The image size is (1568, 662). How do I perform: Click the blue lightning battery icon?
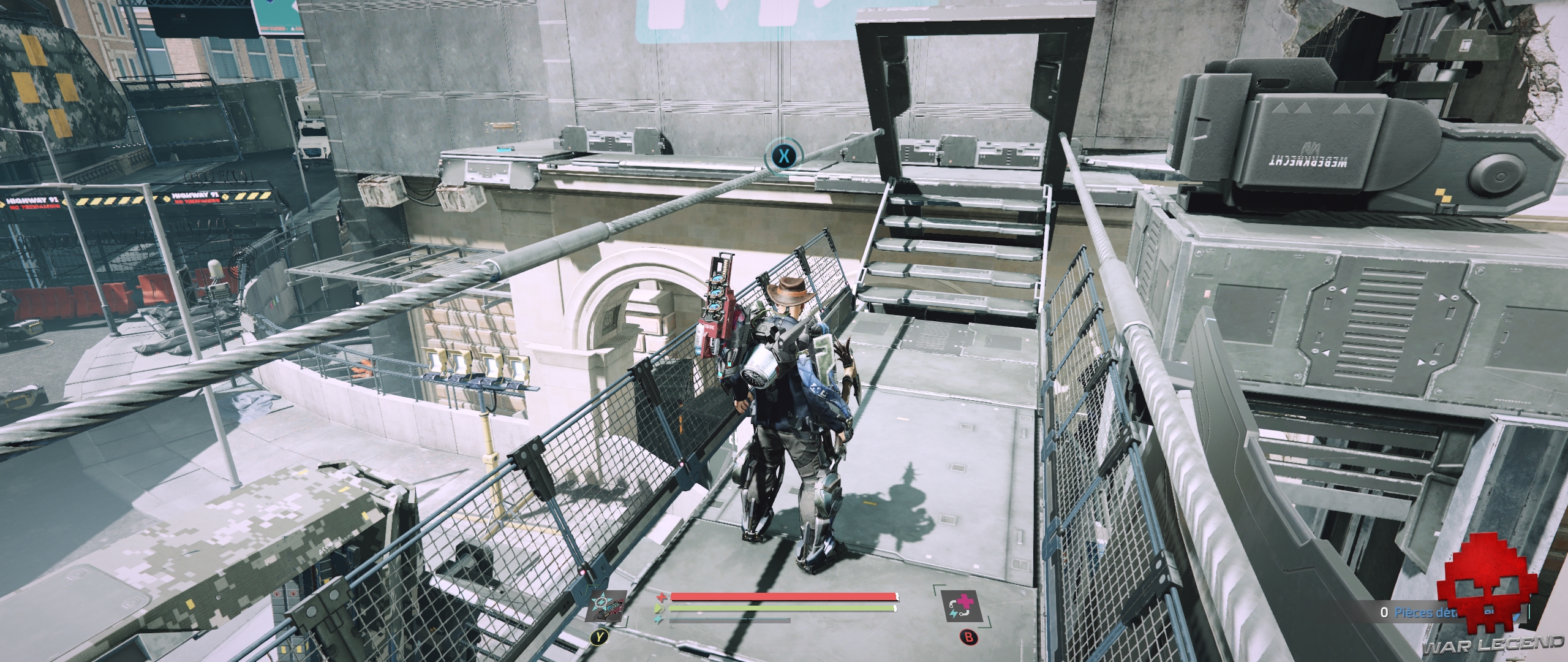pos(657,618)
